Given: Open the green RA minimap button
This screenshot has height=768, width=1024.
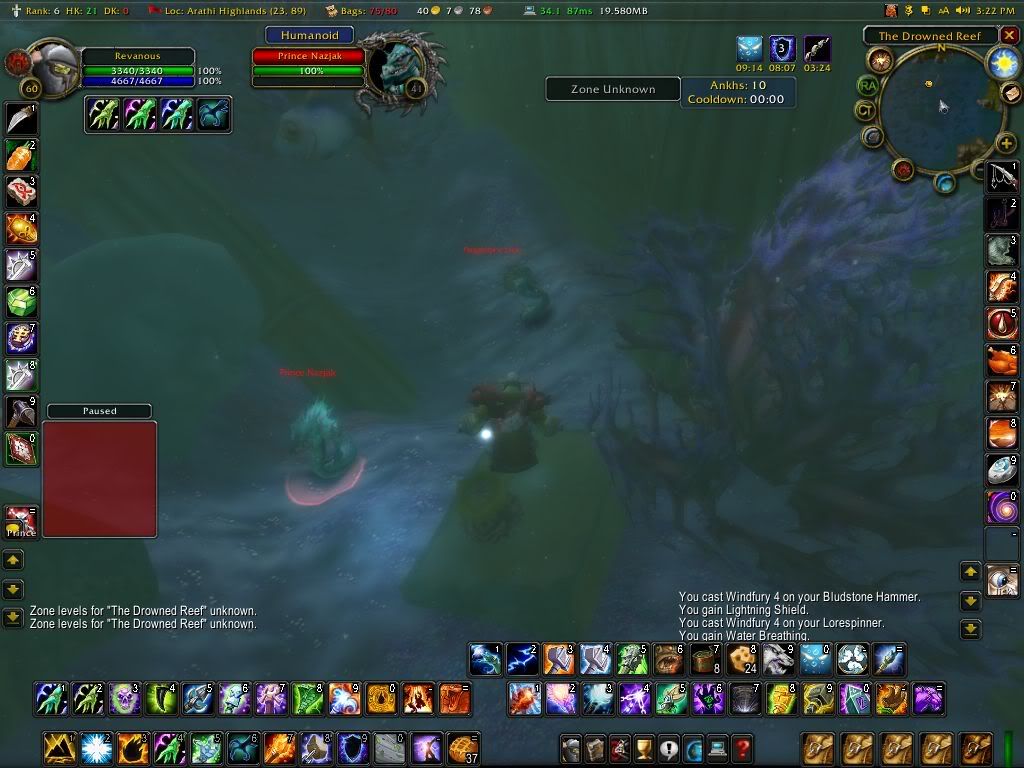Looking at the screenshot, I should click(867, 86).
